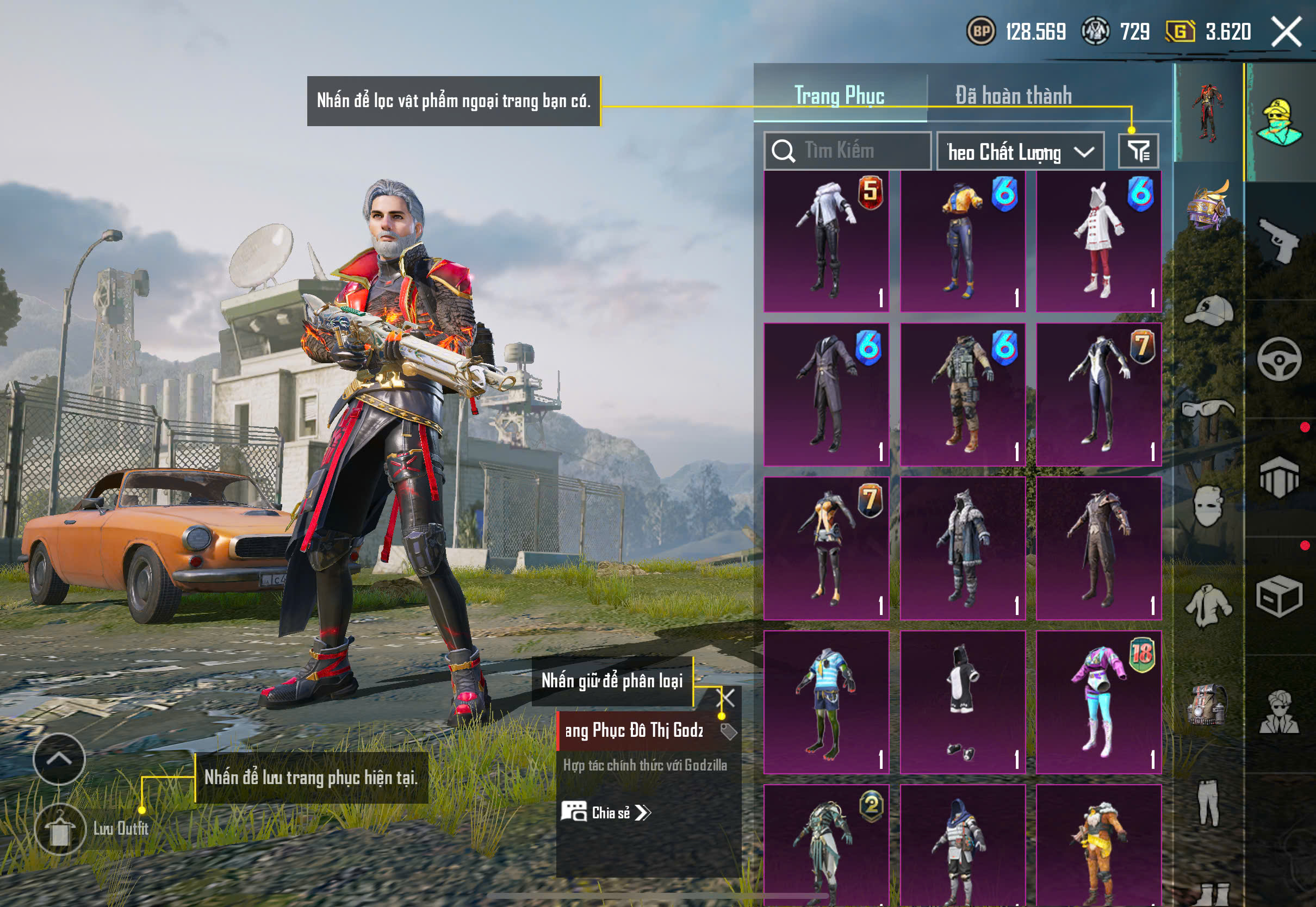Select the camo tactical vest outfit
Viewport: 1316px width, 907px height.
[963, 395]
